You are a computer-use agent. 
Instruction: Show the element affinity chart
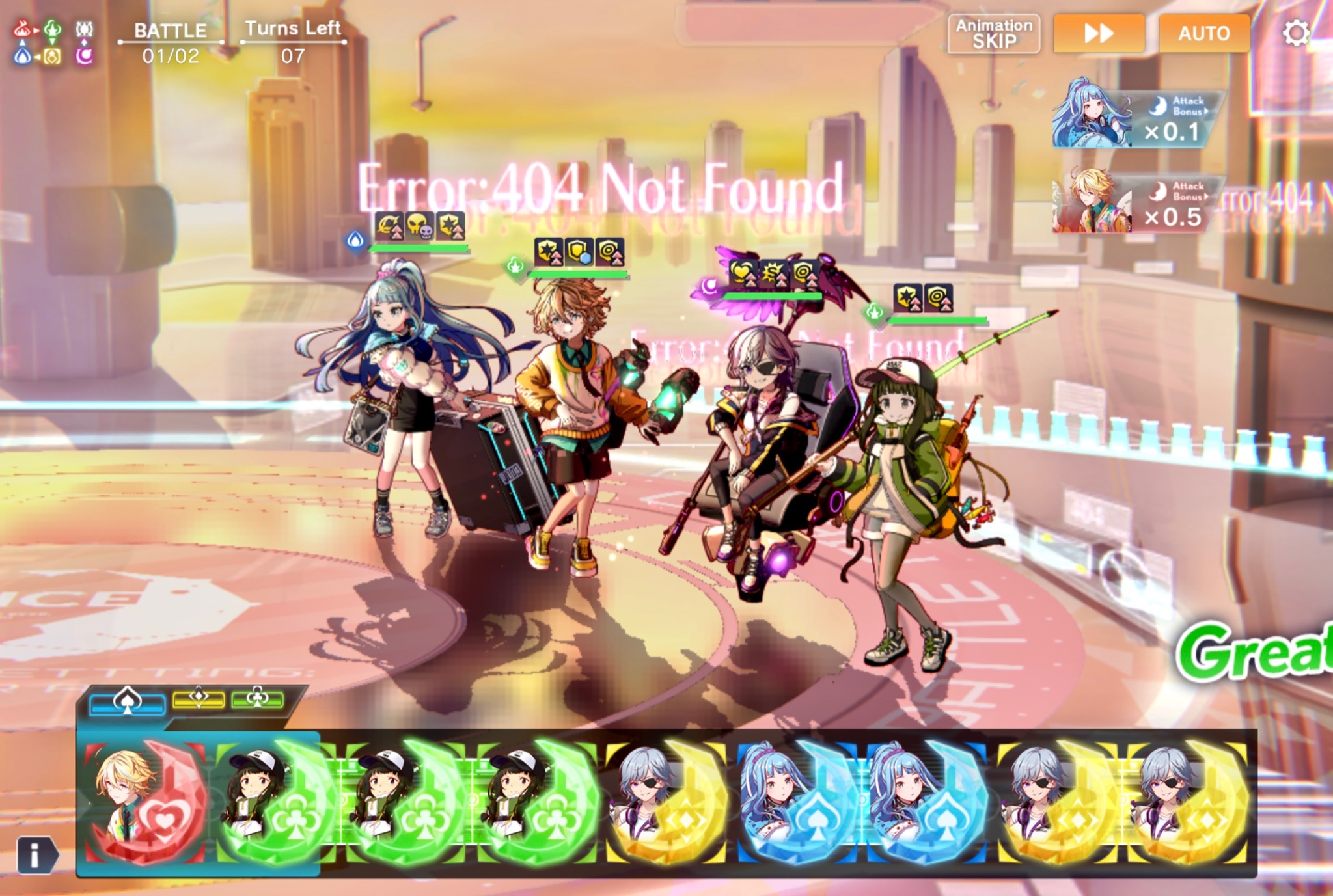(x=53, y=42)
